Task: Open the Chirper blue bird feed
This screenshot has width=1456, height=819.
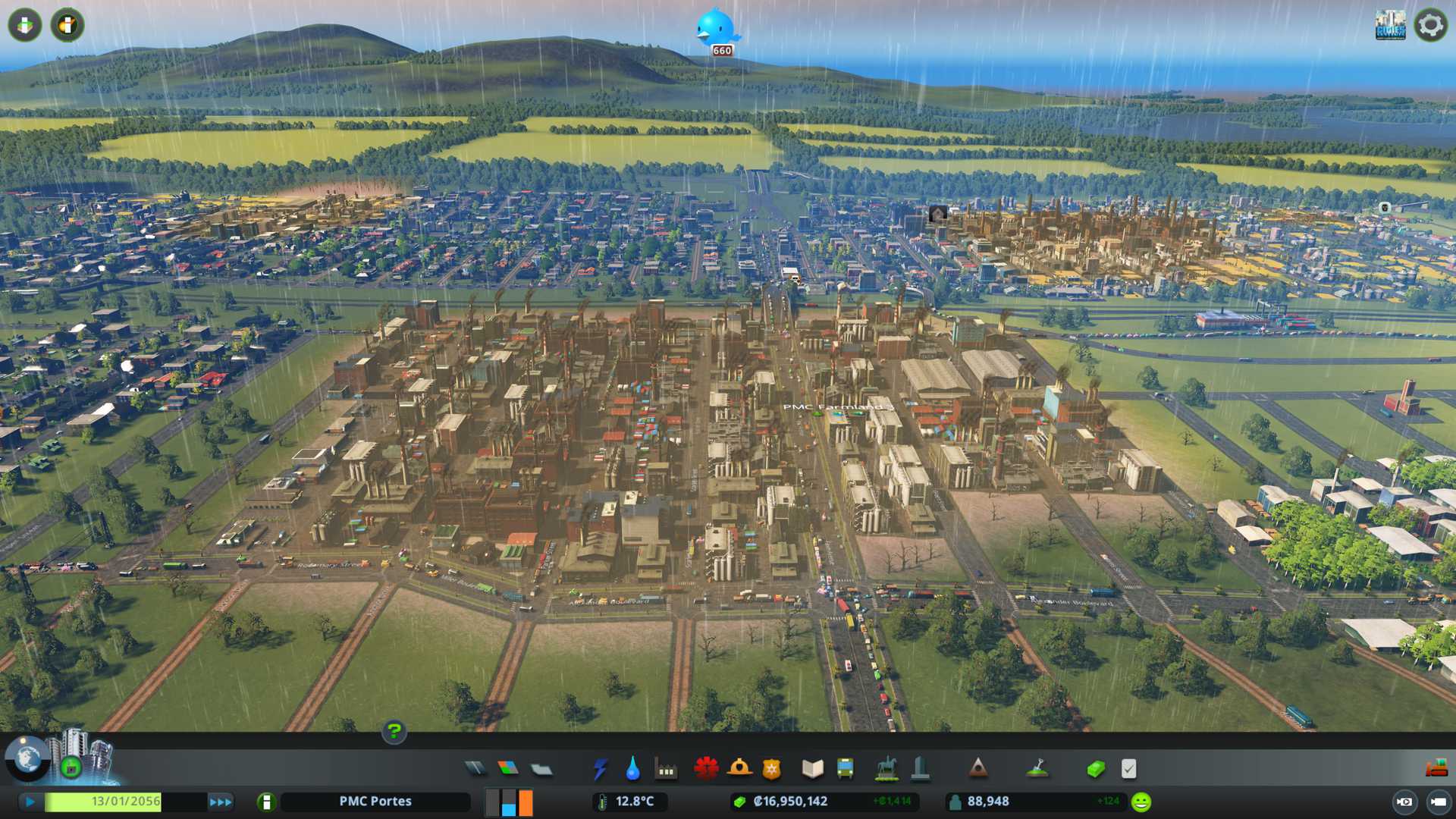Action: pos(716,29)
